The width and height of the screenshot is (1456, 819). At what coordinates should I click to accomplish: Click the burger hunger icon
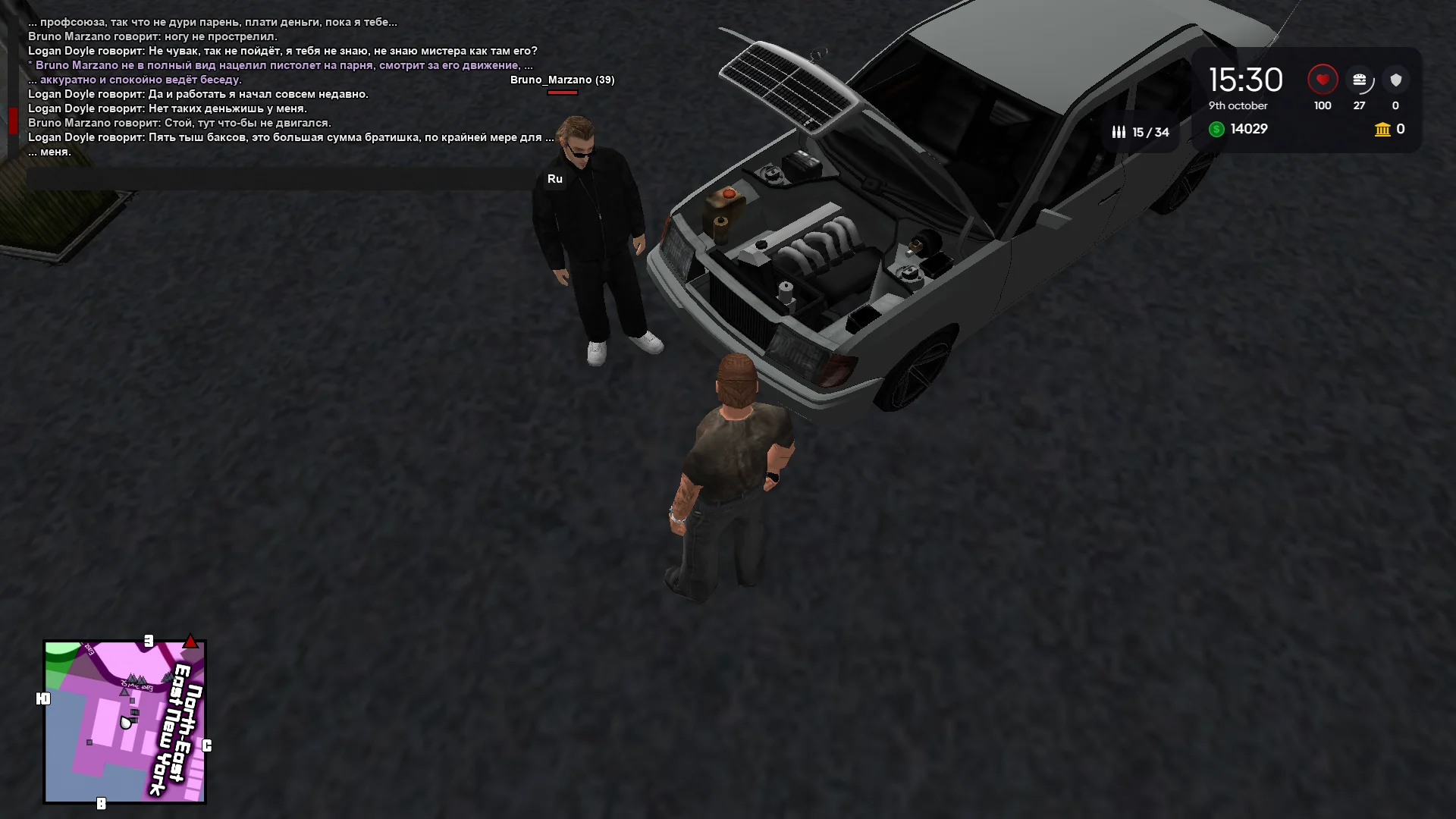[1360, 80]
